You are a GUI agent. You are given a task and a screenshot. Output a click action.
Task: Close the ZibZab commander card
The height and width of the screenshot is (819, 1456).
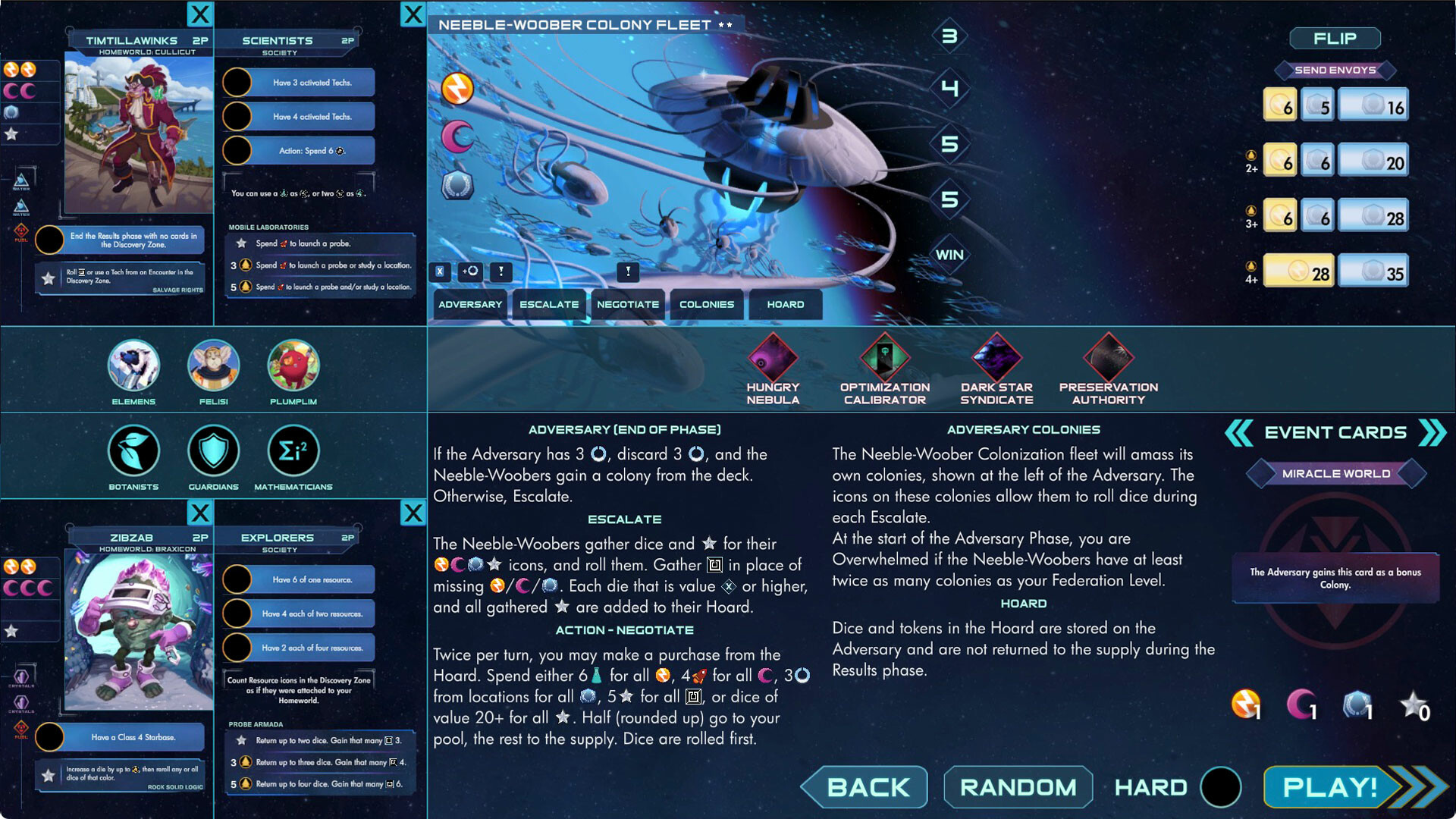pos(200,513)
